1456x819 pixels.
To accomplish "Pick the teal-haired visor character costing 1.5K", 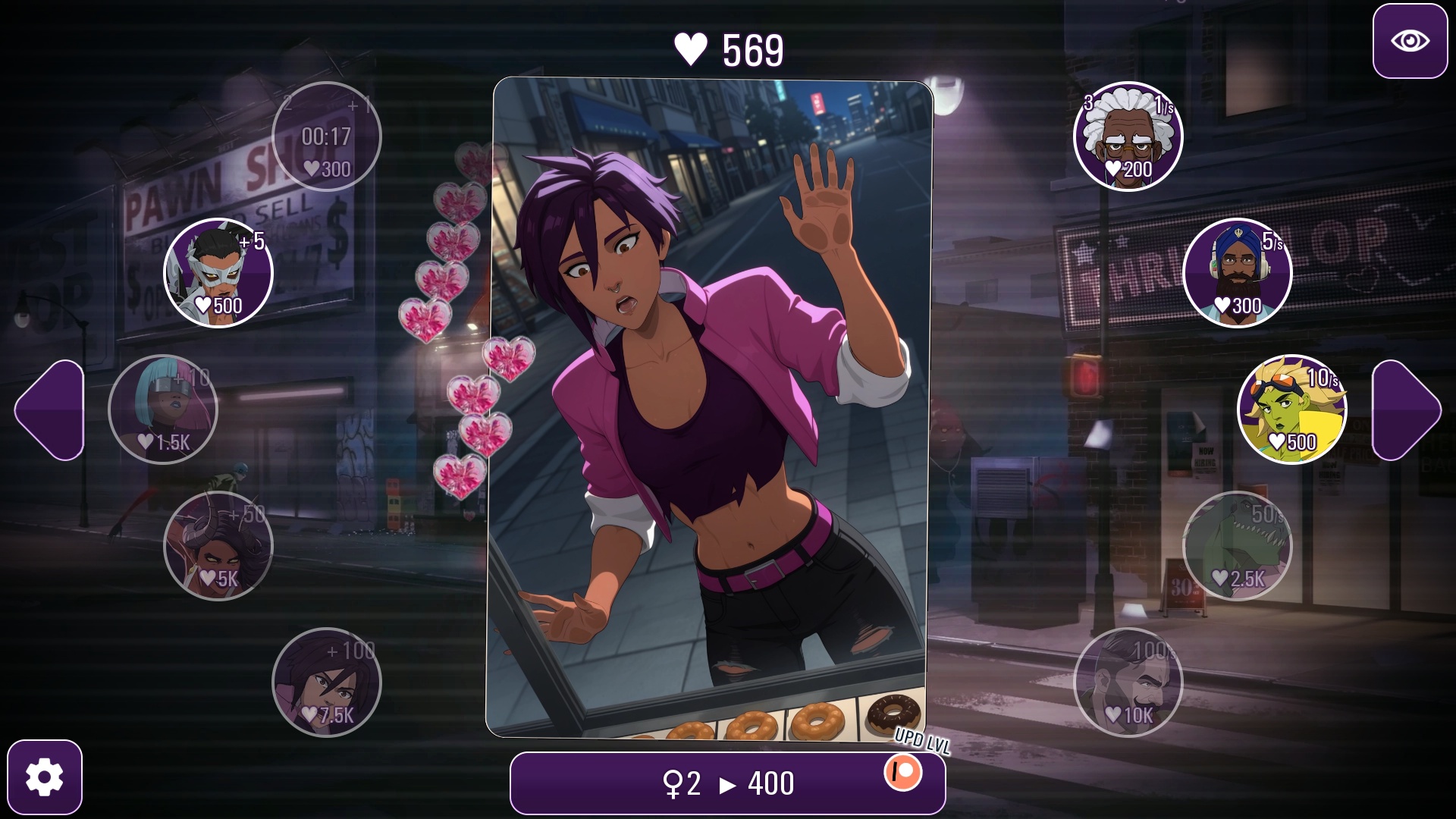I will pos(163,409).
